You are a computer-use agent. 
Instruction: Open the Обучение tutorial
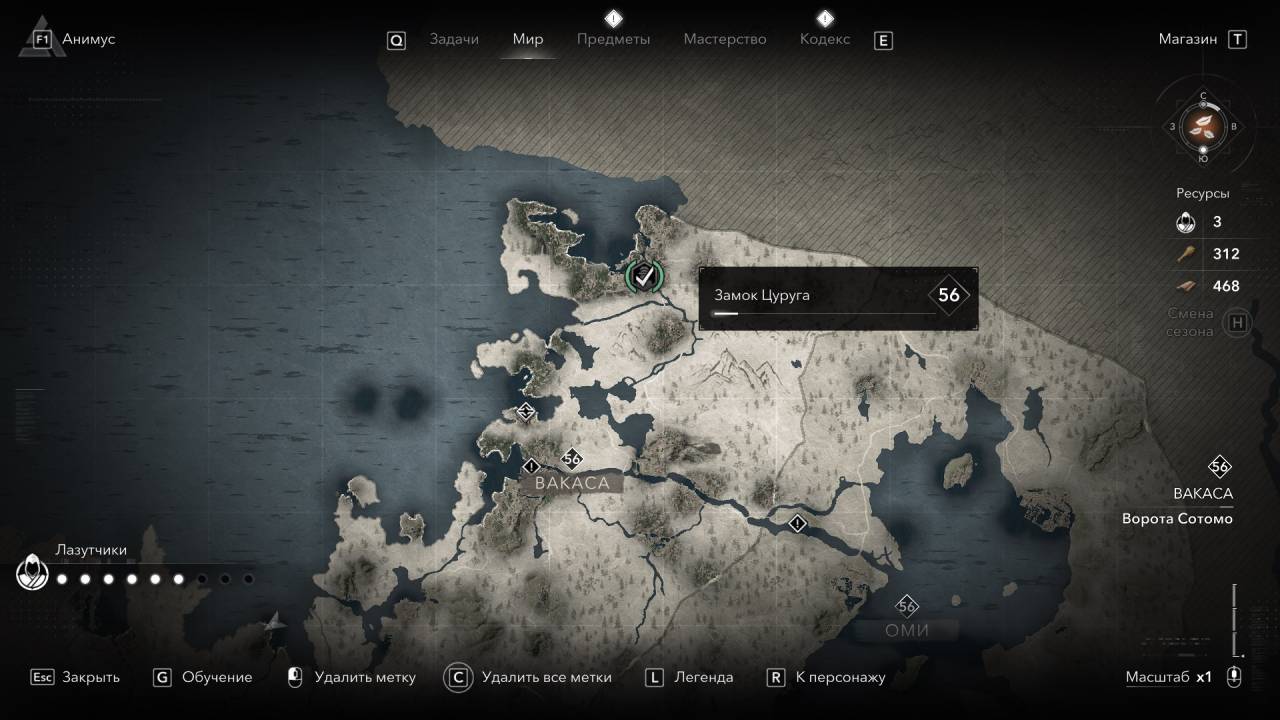(216, 677)
